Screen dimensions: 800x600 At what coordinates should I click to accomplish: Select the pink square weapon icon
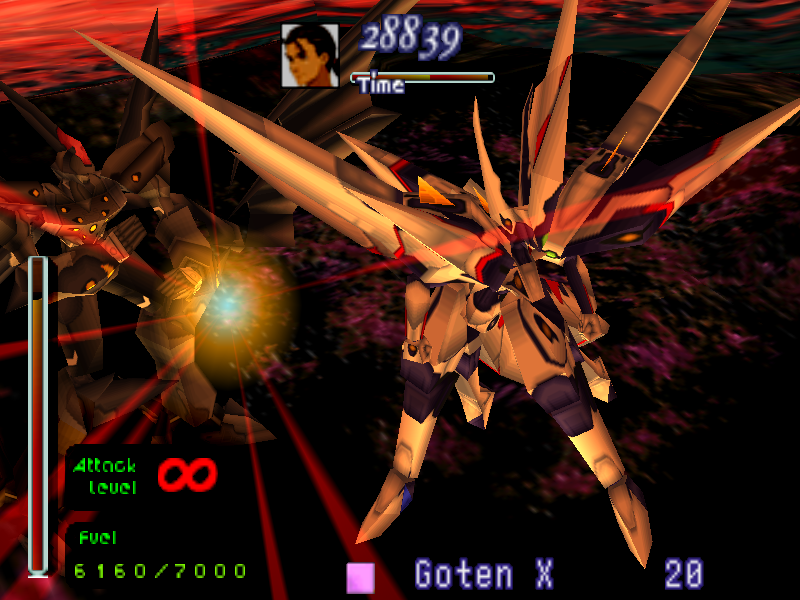click(x=360, y=577)
